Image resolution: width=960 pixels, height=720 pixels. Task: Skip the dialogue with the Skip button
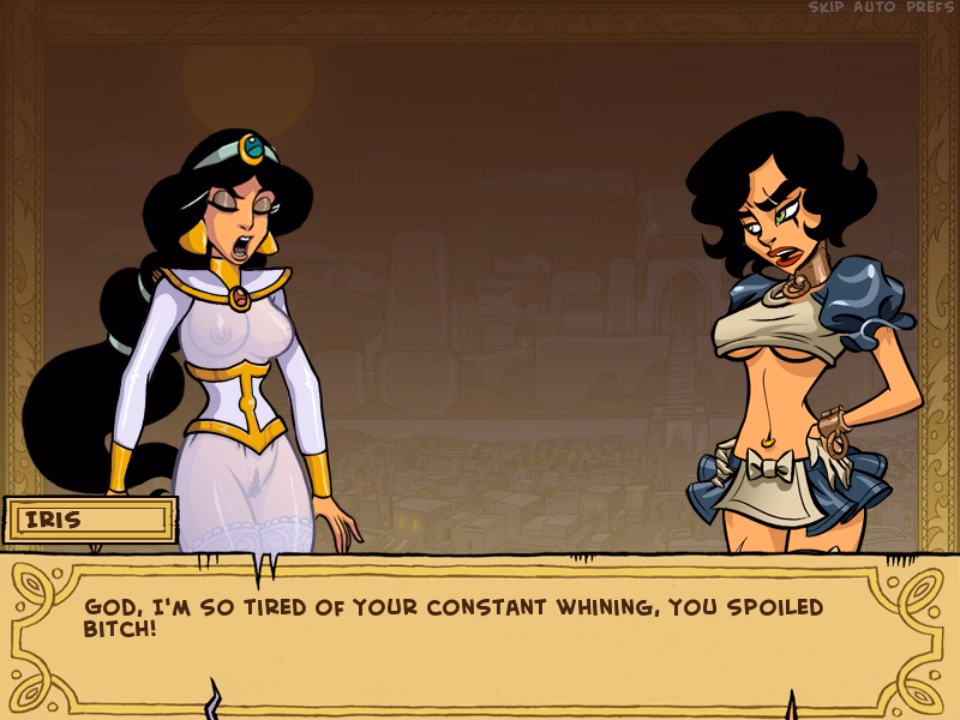[x=827, y=7]
